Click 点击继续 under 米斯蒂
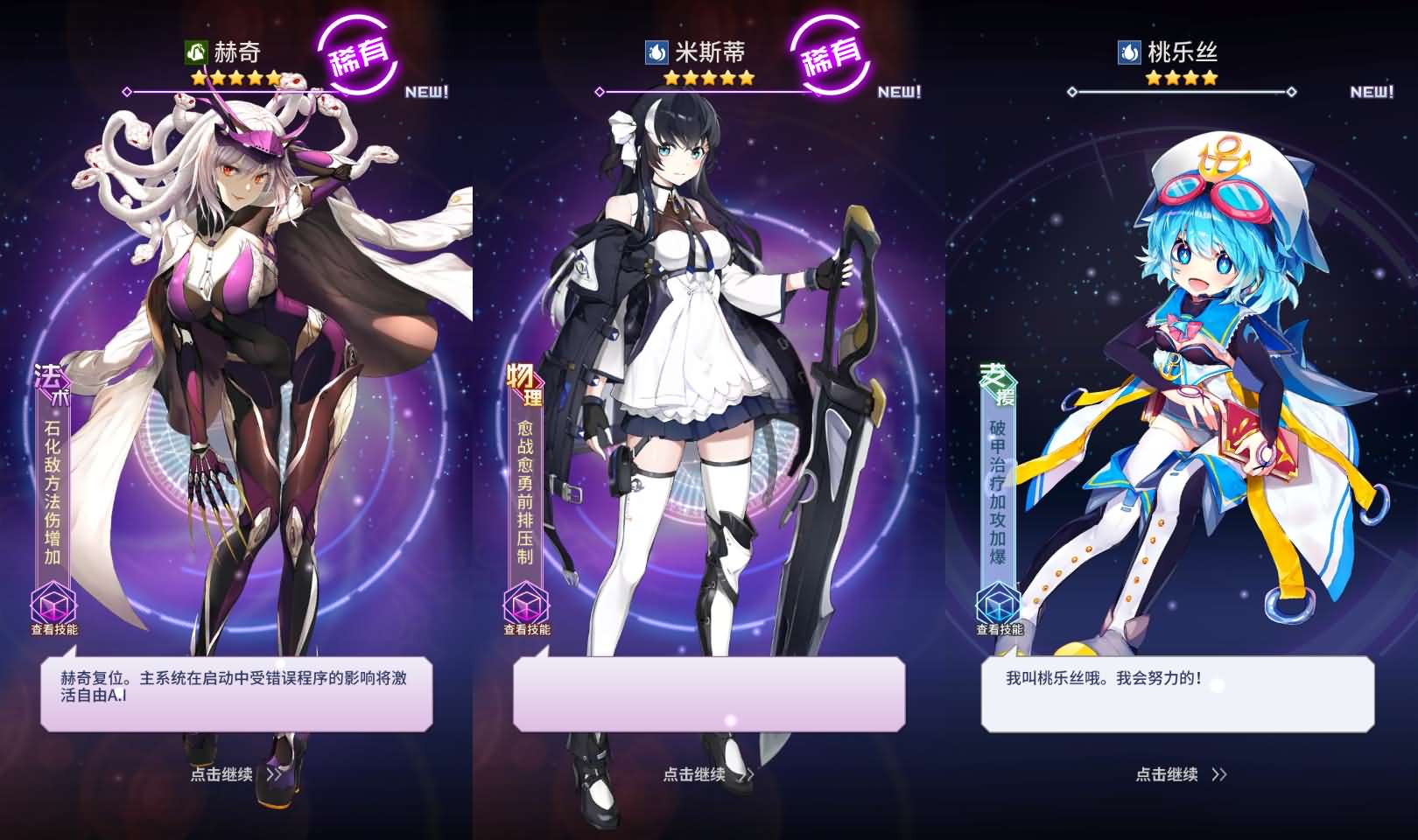The width and height of the screenshot is (1418, 840). pos(695,775)
